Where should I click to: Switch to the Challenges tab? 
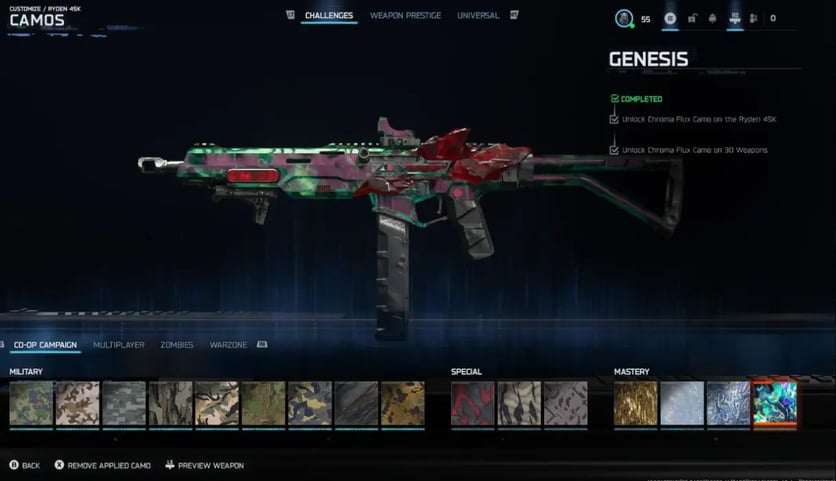329,16
